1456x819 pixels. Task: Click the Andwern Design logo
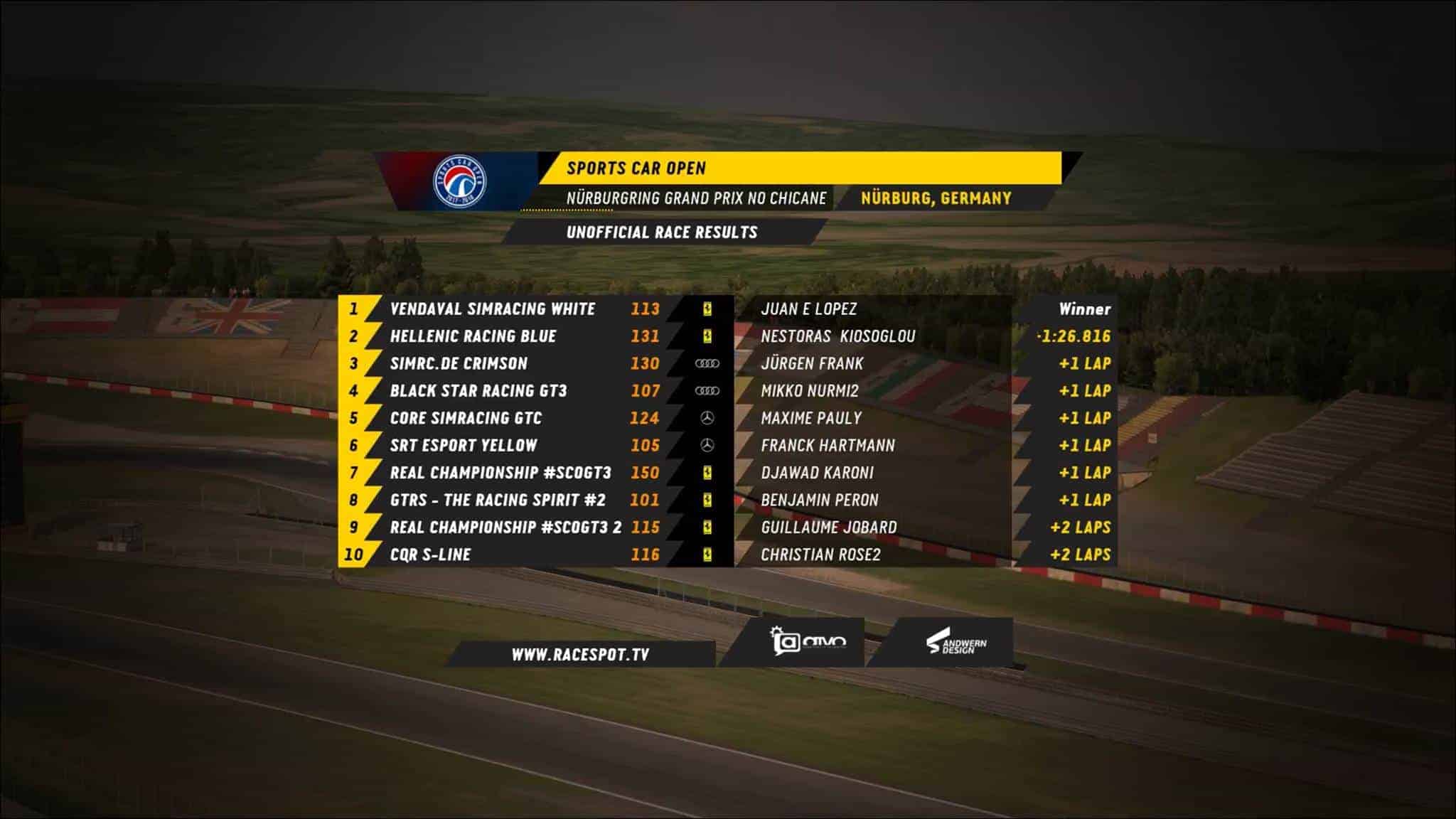(956, 644)
